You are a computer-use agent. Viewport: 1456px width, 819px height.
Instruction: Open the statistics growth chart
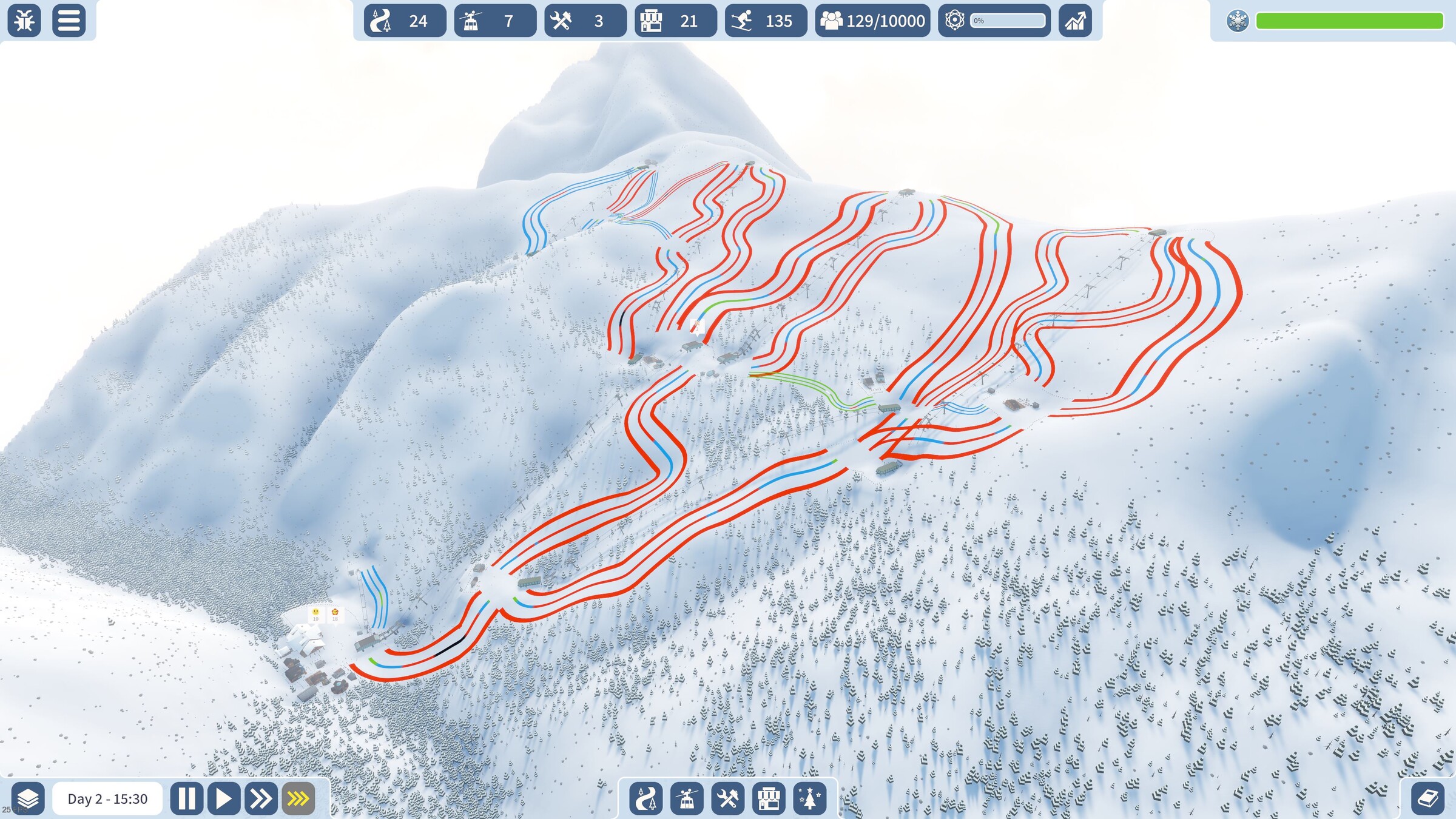[x=1075, y=21]
